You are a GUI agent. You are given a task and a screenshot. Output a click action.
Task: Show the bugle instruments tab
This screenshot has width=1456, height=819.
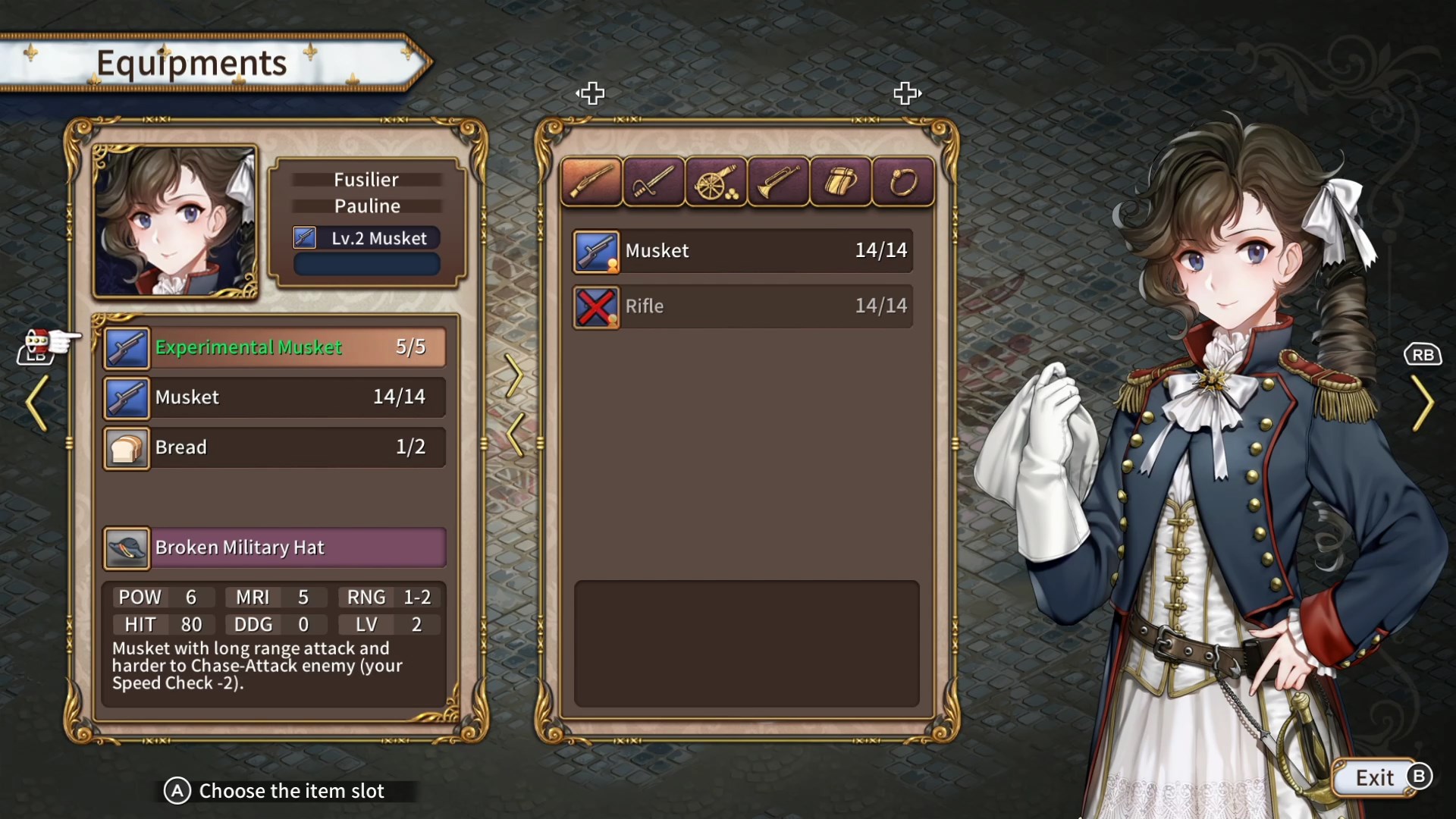[778, 182]
